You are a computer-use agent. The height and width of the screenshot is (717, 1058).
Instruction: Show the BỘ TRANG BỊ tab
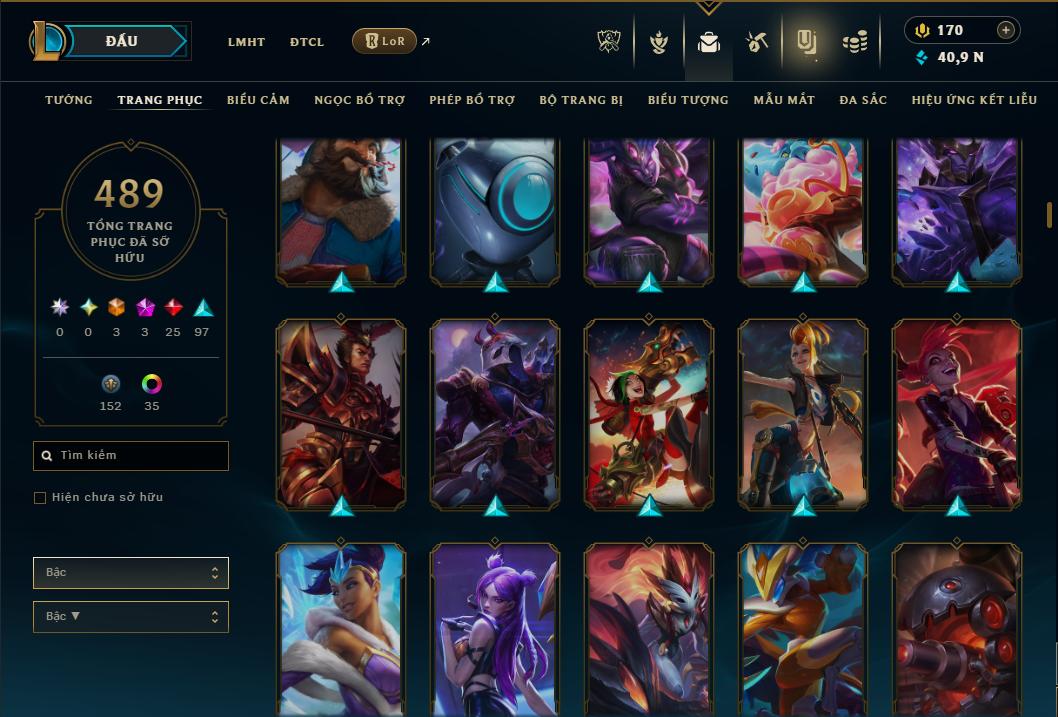click(581, 100)
